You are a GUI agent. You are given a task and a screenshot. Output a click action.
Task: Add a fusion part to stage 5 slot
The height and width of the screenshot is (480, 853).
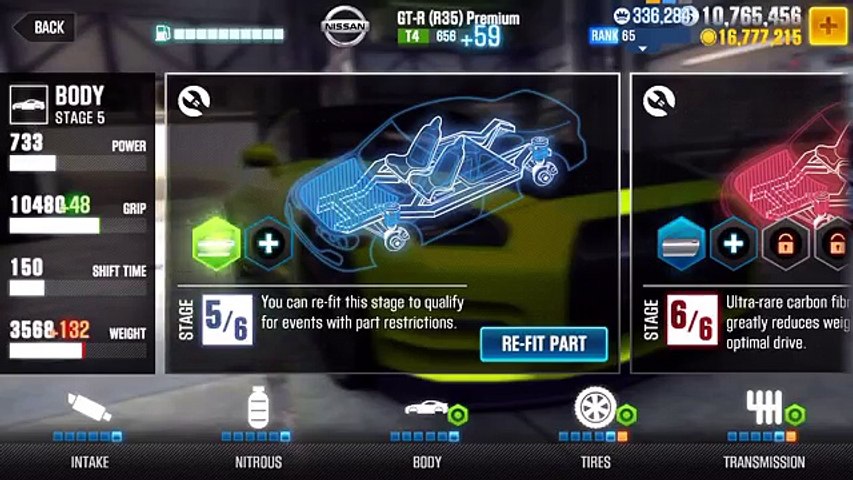click(x=268, y=242)
